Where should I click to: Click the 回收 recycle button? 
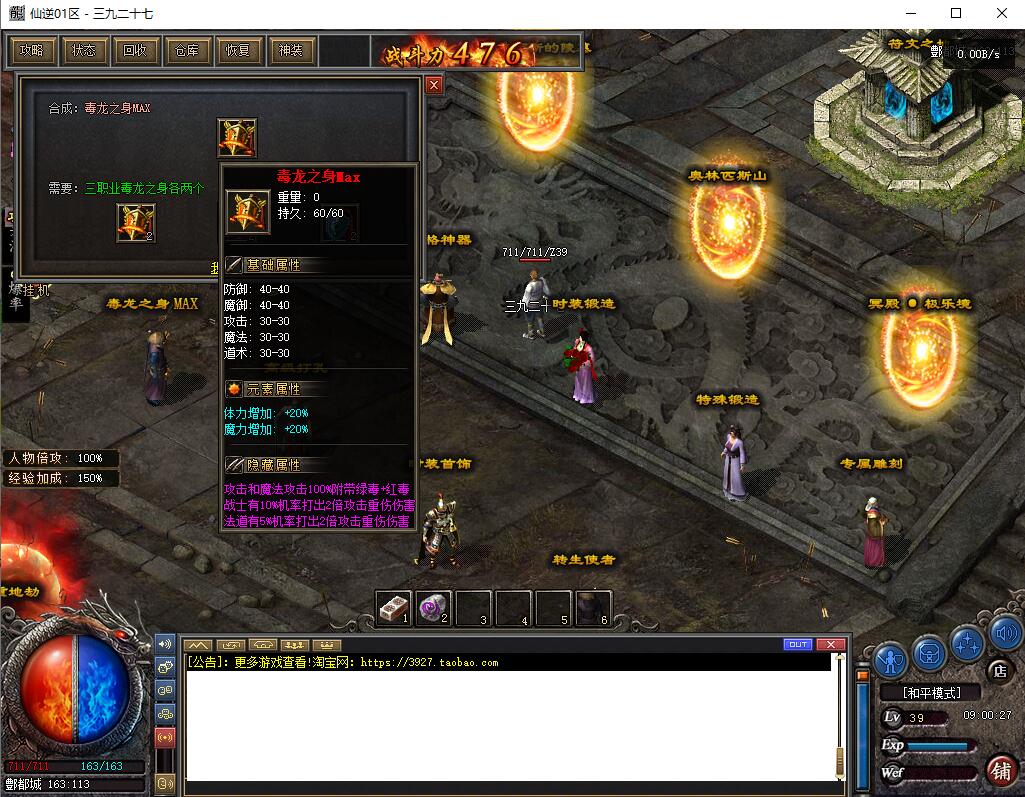click(135, 50)
